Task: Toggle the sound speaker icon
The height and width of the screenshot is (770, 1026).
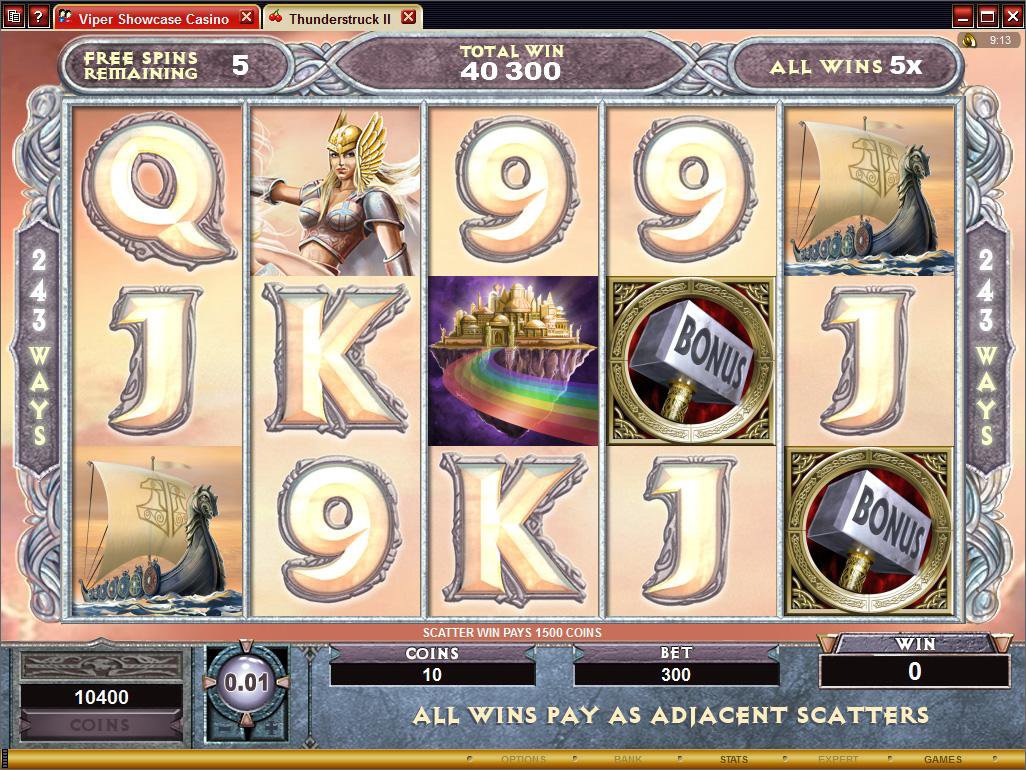Action: pos(969,41)
